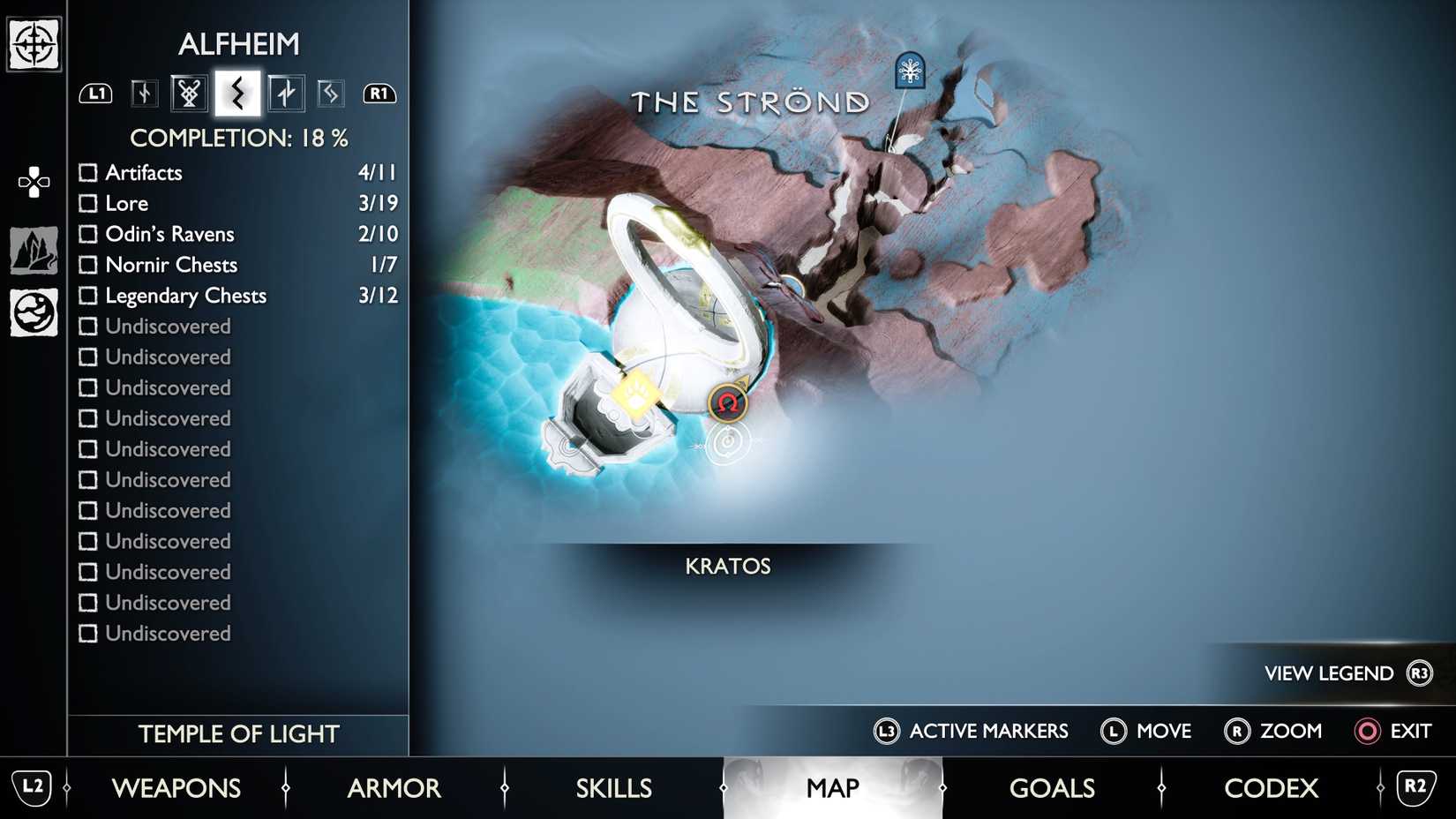1456x819 pixels.
Task: Select the yellow chest marker on the map
Action: click(637, 395)
